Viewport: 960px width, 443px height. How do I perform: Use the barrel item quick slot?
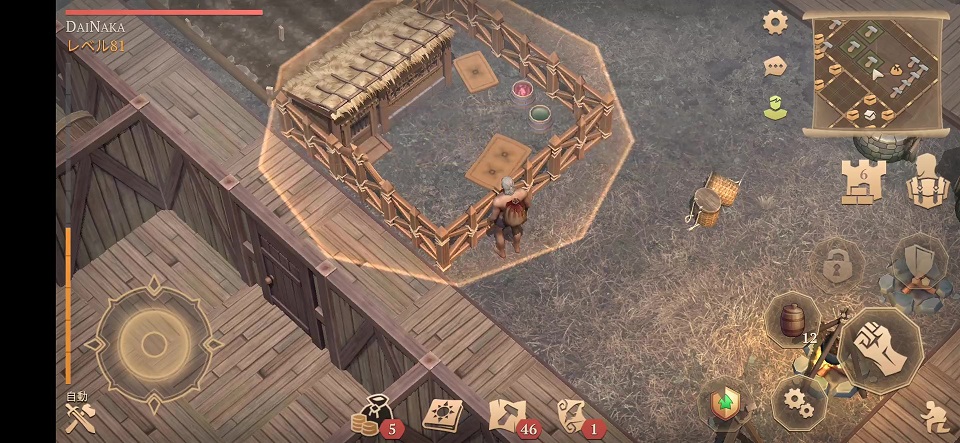[x=792, y=320]
